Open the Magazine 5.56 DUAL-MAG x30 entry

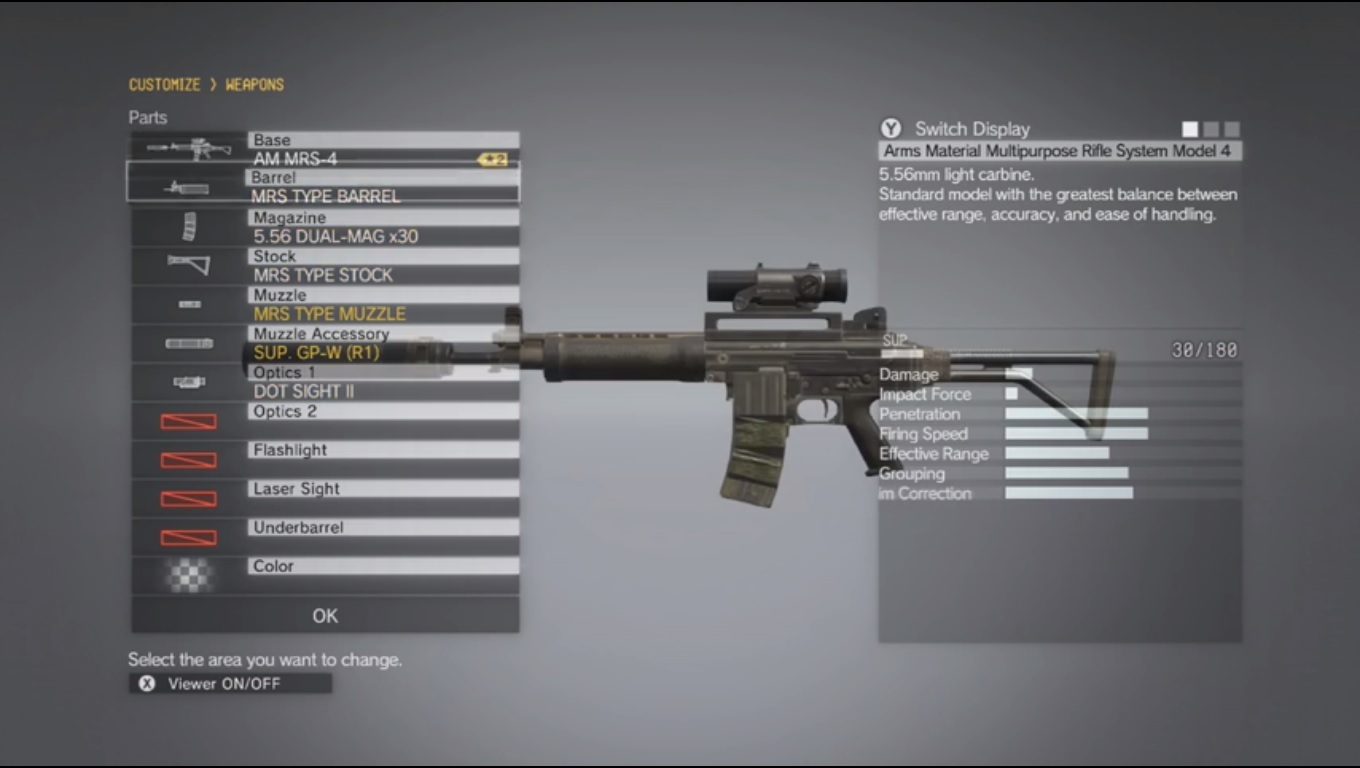(x=384, y=227)
